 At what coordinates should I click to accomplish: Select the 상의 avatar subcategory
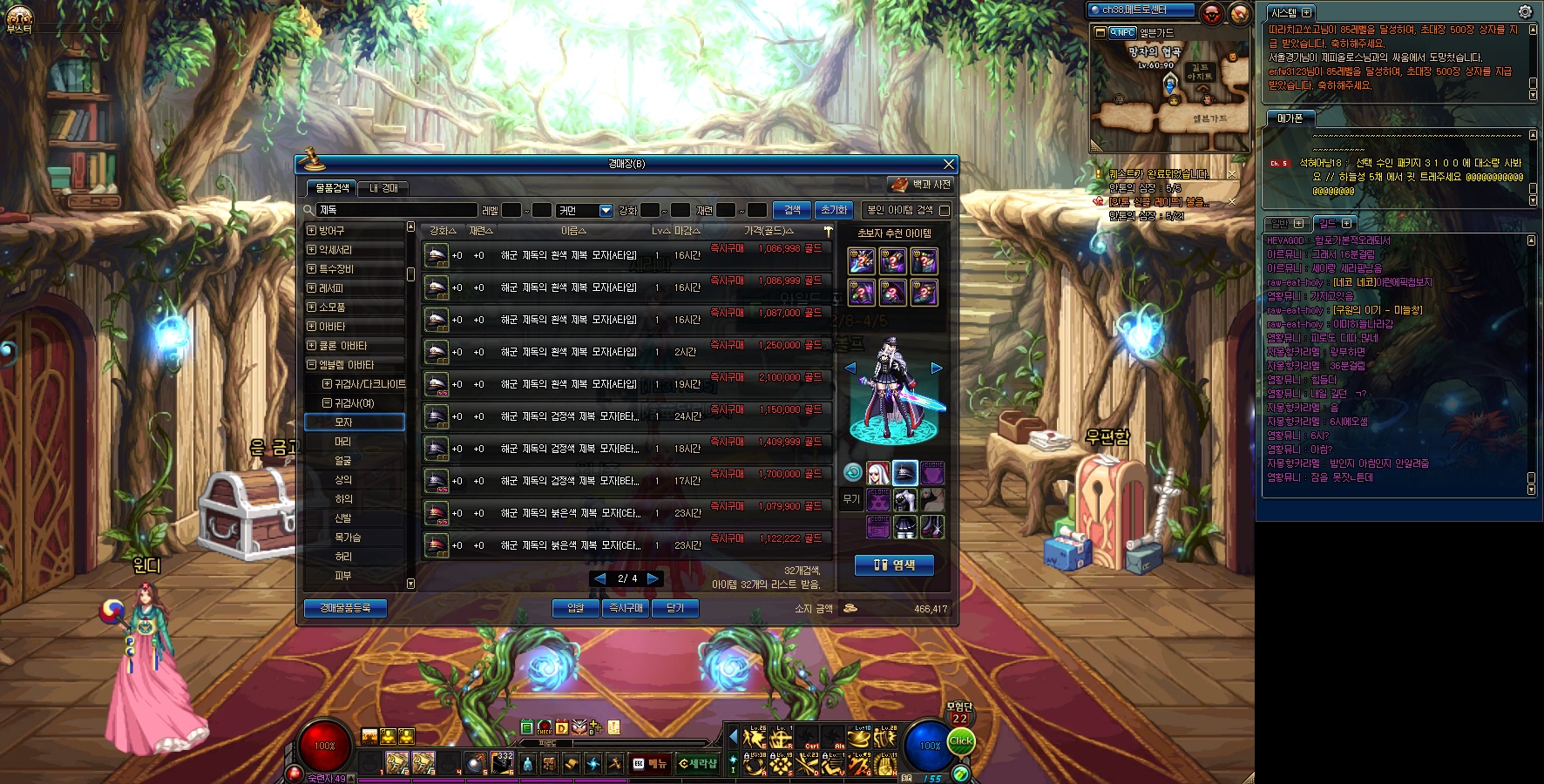click(343, 480)
